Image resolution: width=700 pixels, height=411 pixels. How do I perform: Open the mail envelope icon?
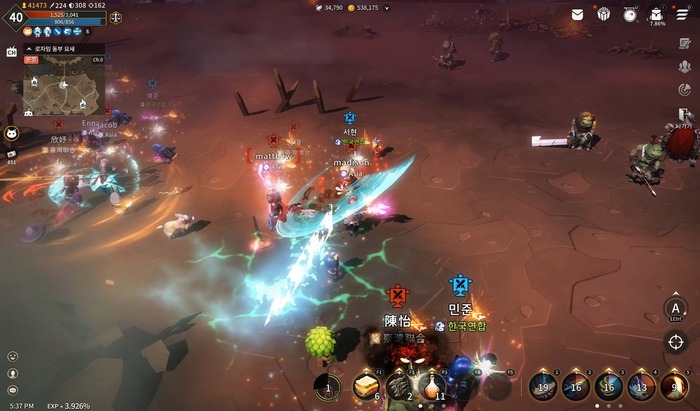(x=578, y=14)
